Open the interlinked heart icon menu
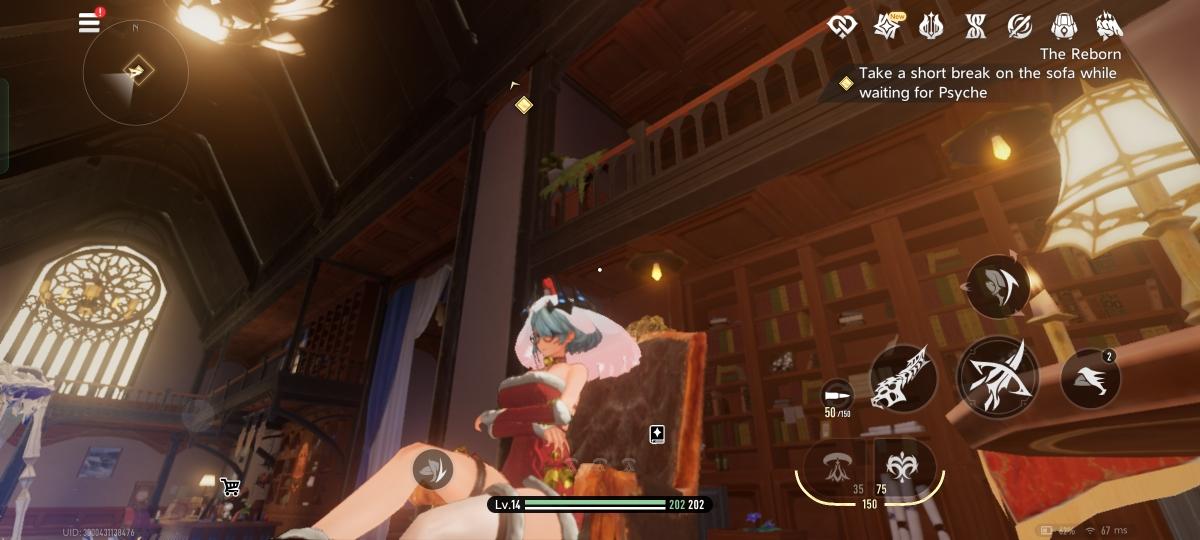1200x540 pixels. (843, 26)
